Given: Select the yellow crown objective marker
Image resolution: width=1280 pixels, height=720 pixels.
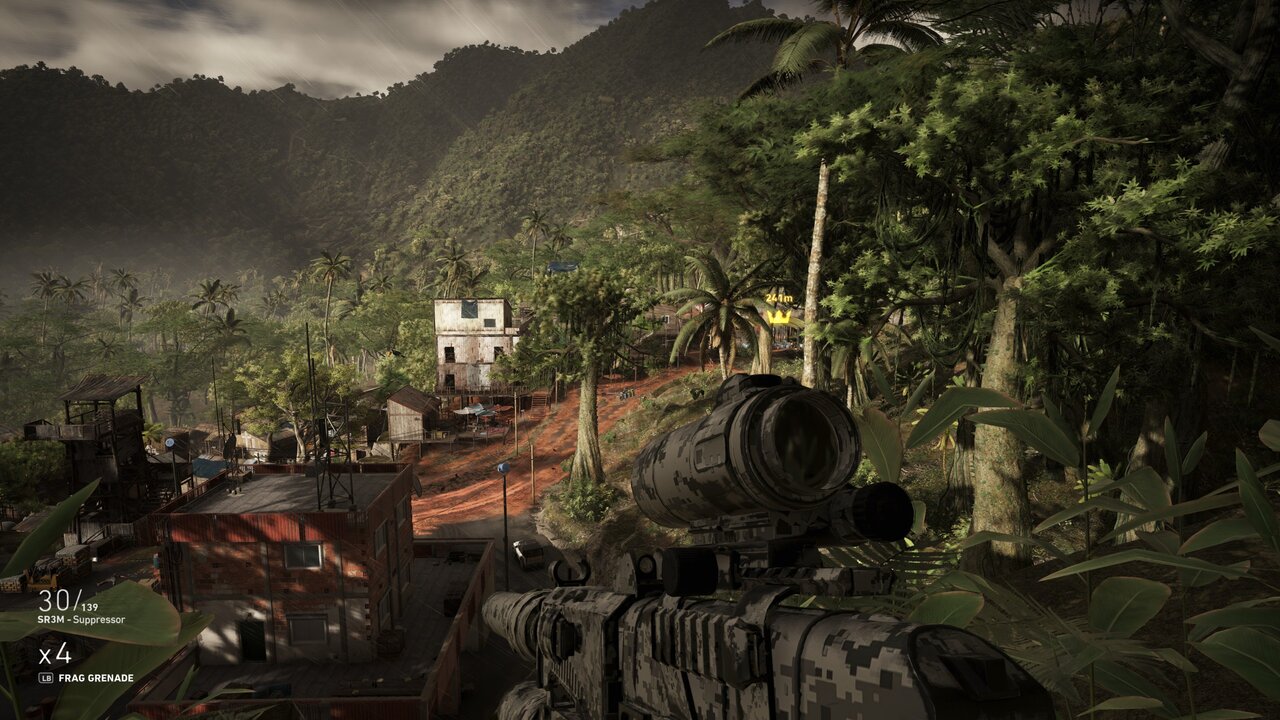Looking at the screenshot, I should (x=779, y=317).
